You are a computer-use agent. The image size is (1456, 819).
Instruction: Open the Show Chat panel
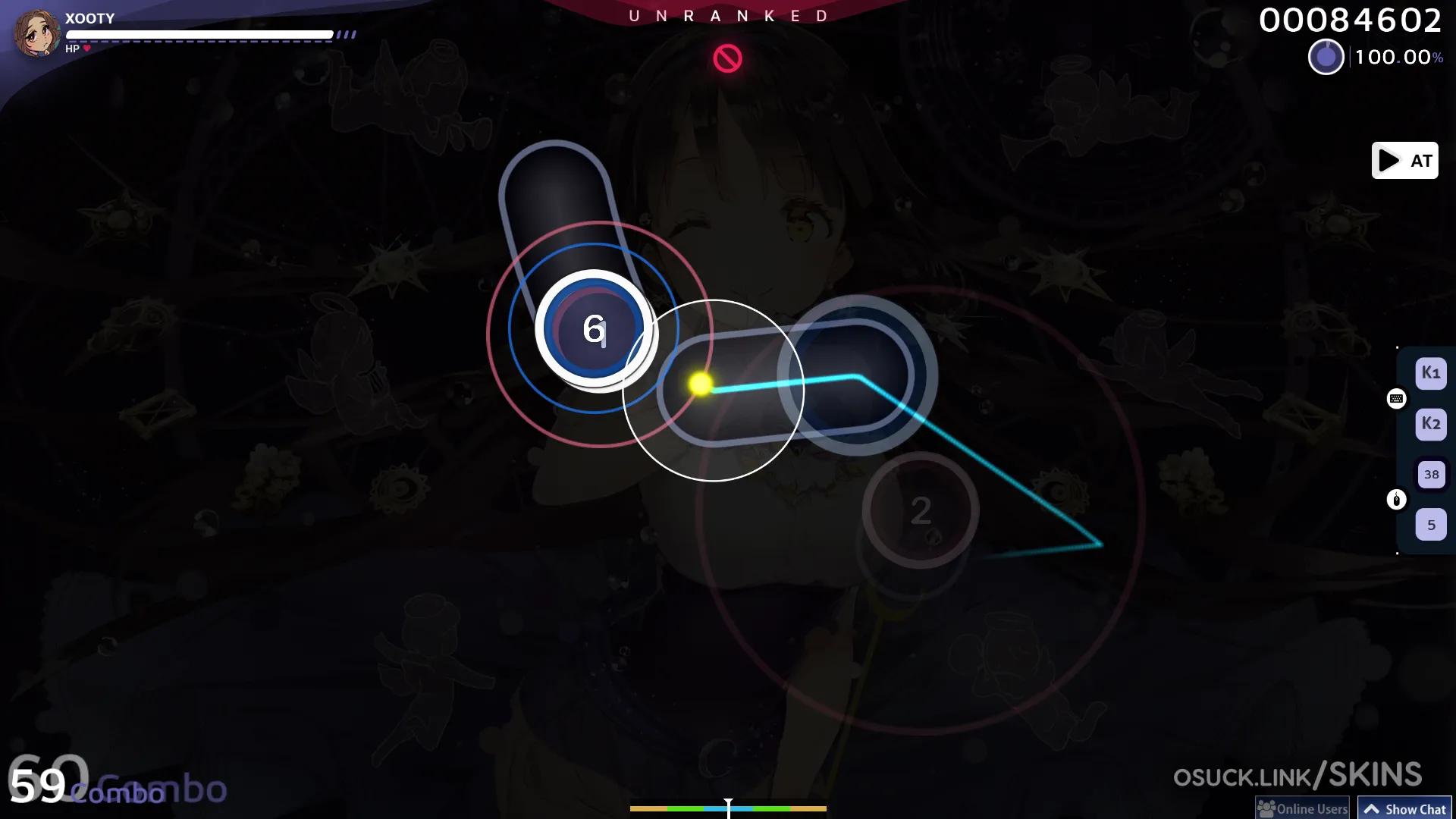[x=1404, y=808]
